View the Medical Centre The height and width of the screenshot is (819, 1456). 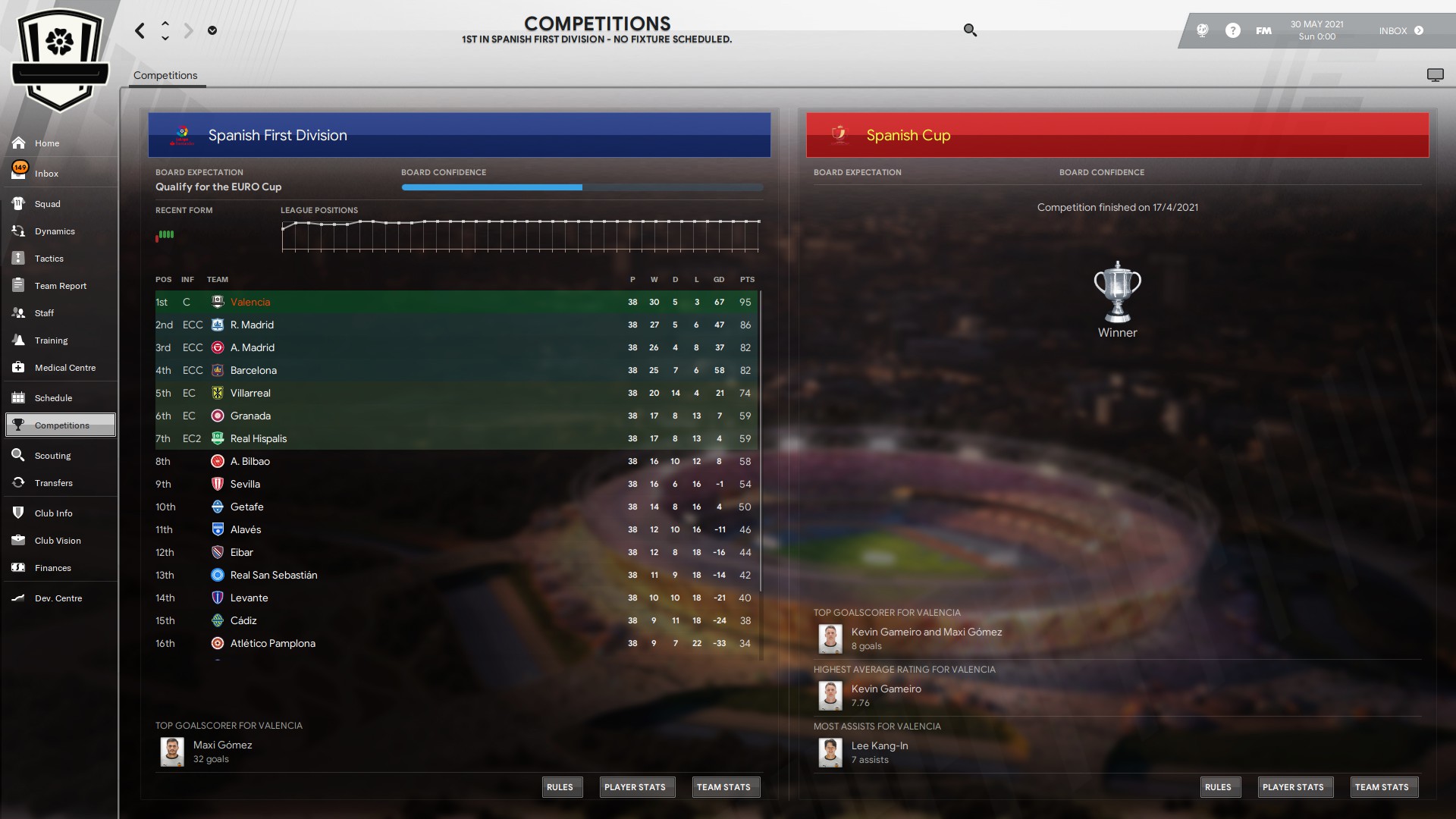64,368
